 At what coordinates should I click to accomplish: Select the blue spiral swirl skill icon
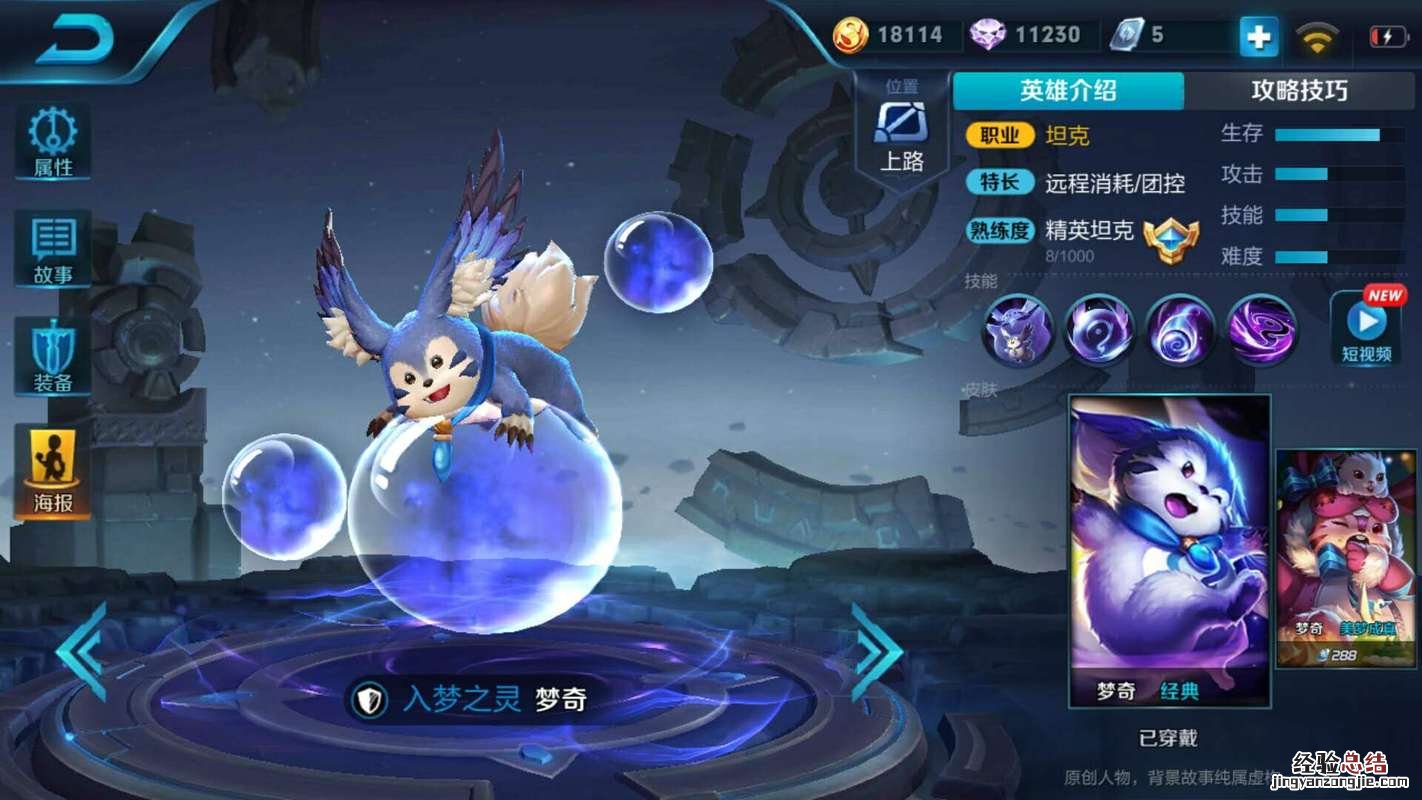point(1180,329)
